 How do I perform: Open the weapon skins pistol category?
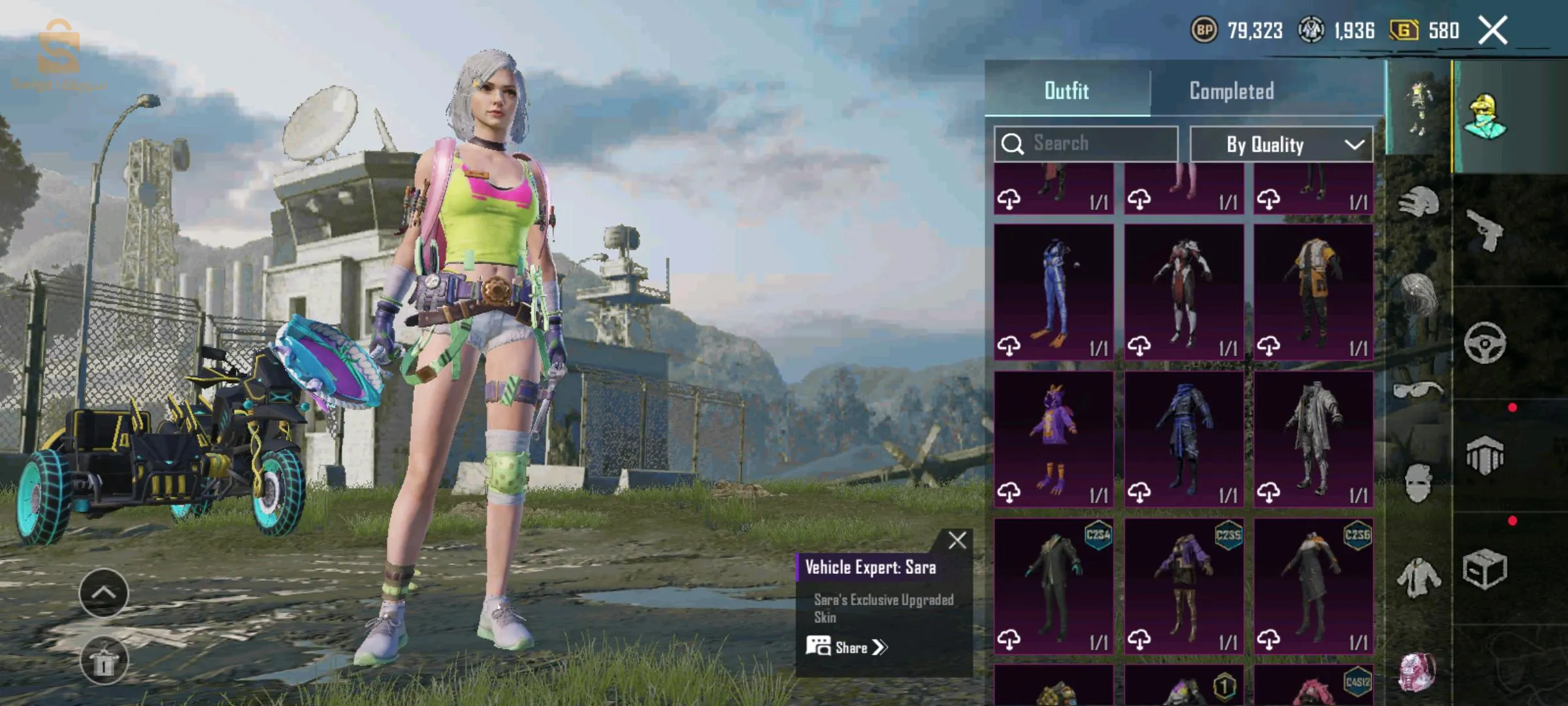click(x=1485, y=230)
